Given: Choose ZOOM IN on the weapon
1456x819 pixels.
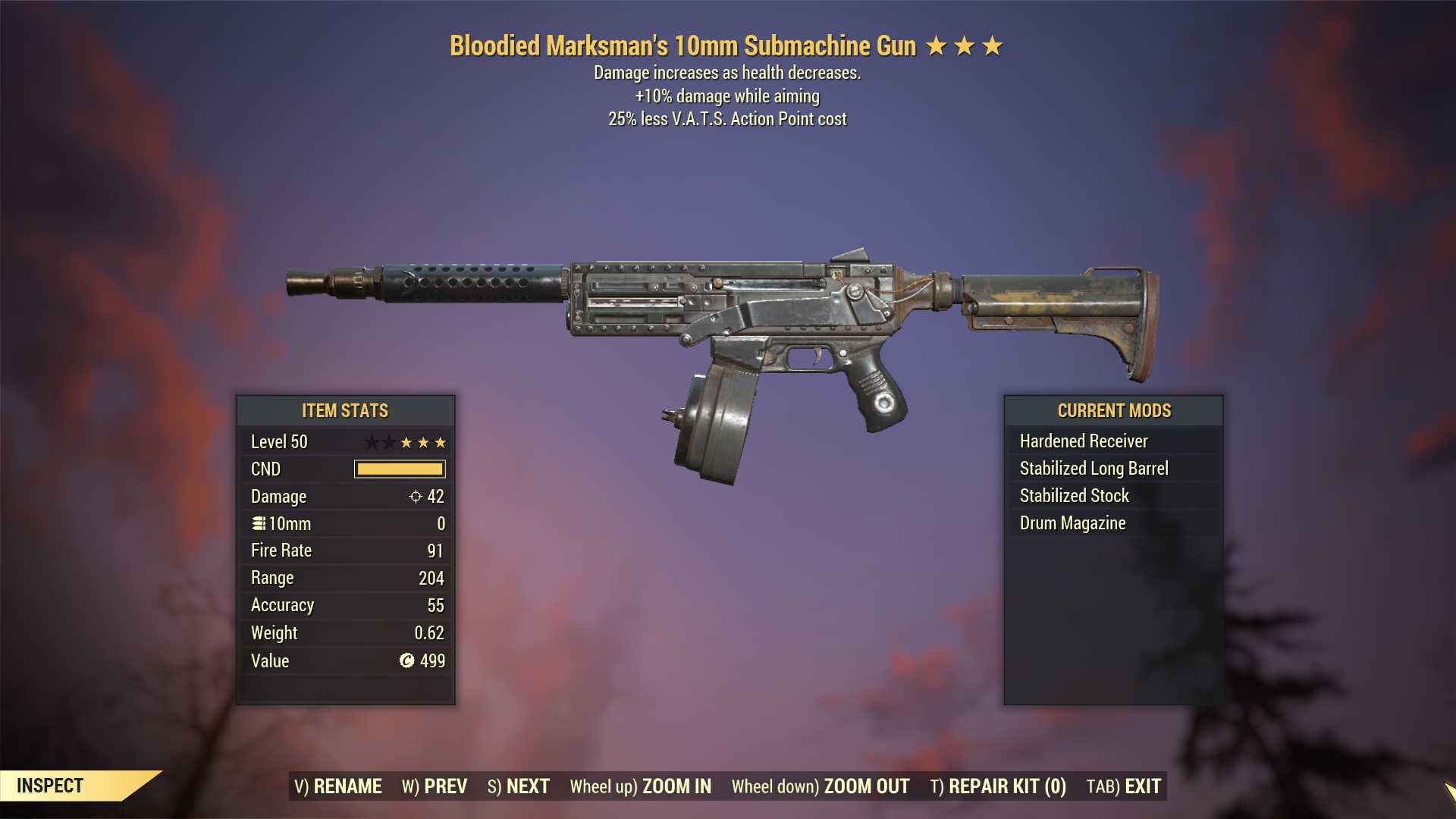Looking at the screenshot, I should click(641, 786).
